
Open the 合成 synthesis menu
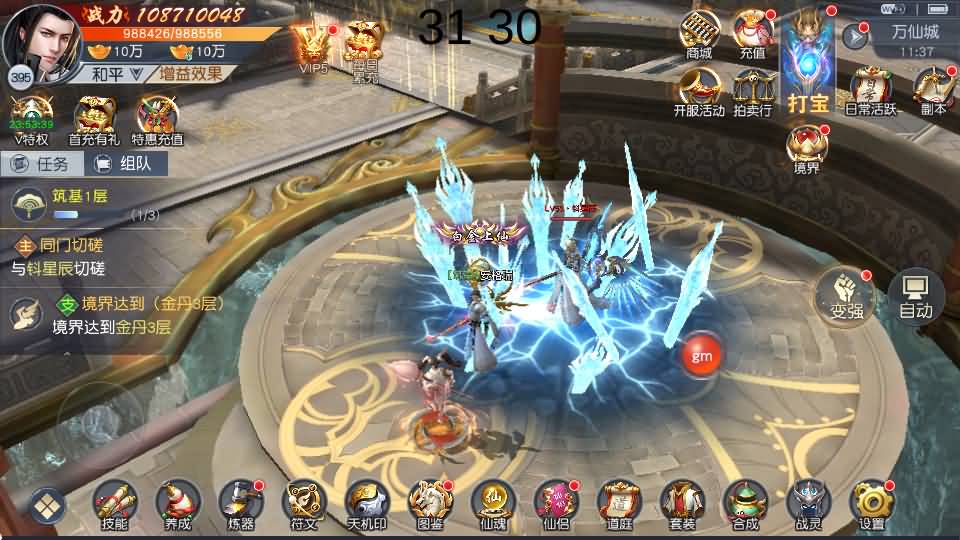click(x=744, y=502)
